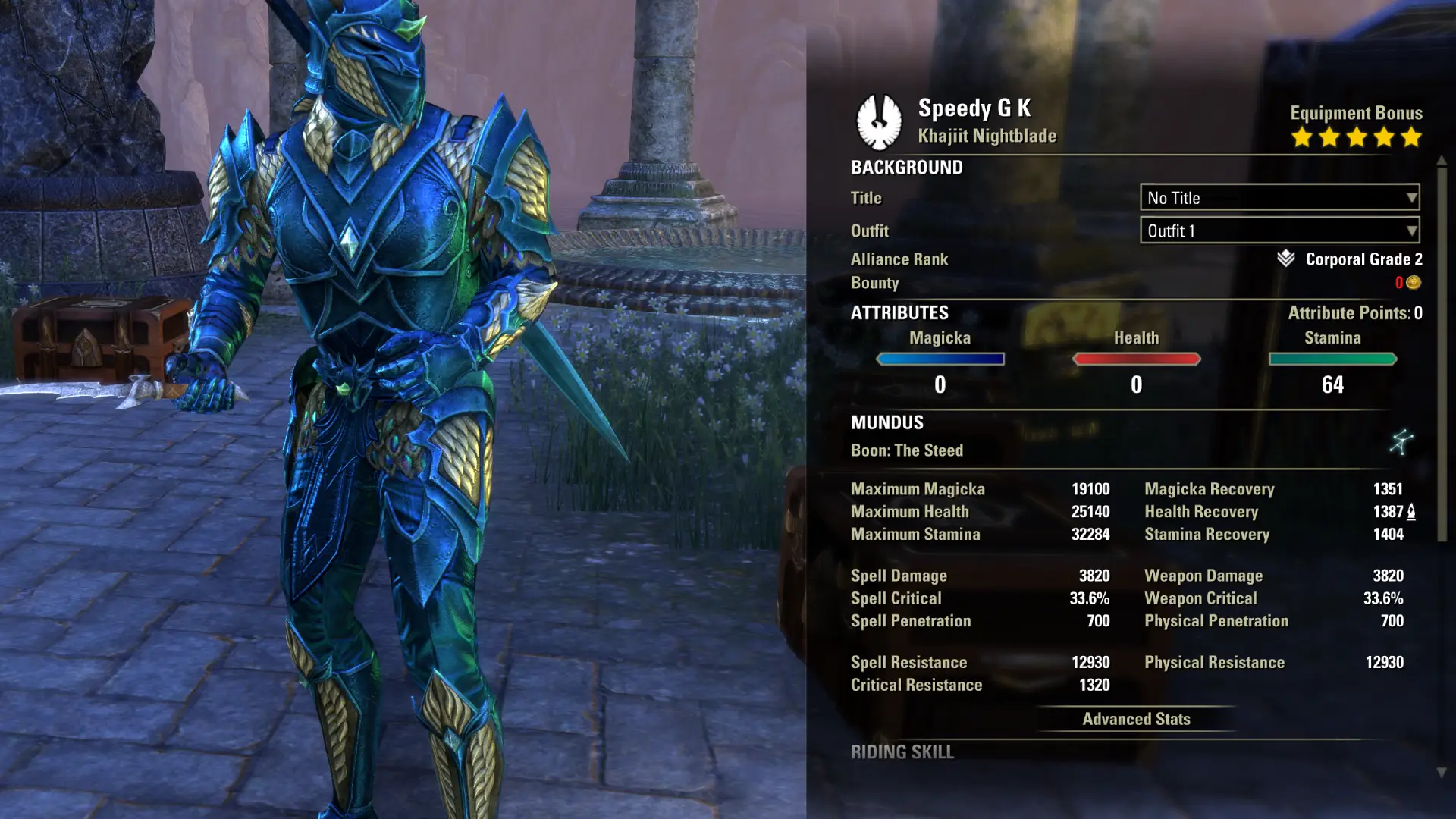Open the Outfit 1 dropdown
This screenshot has width=1456, height=819.
(1279, 231)
